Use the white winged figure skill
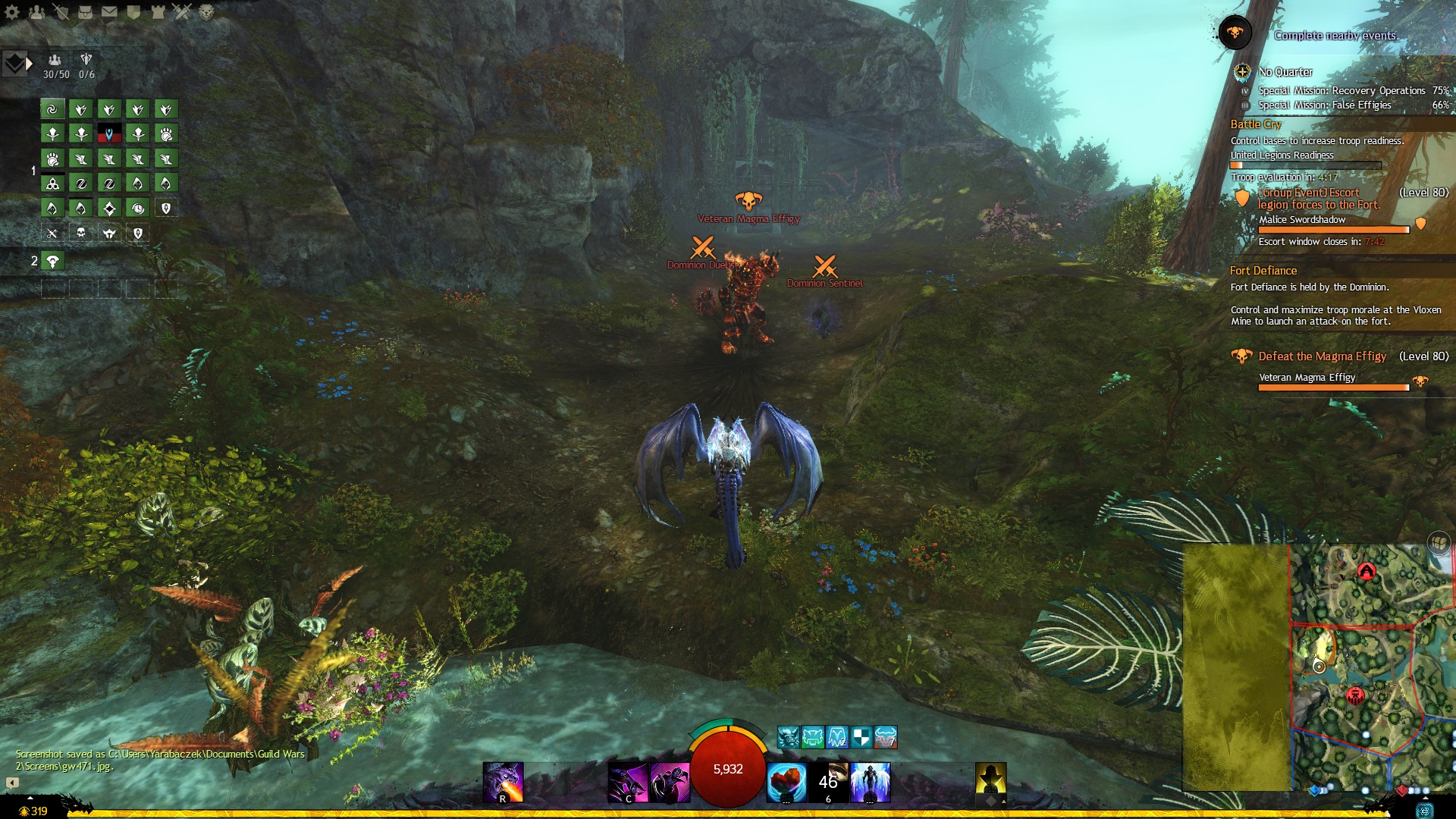Screen dimensions: 1456x819 [x=871, y=783]
